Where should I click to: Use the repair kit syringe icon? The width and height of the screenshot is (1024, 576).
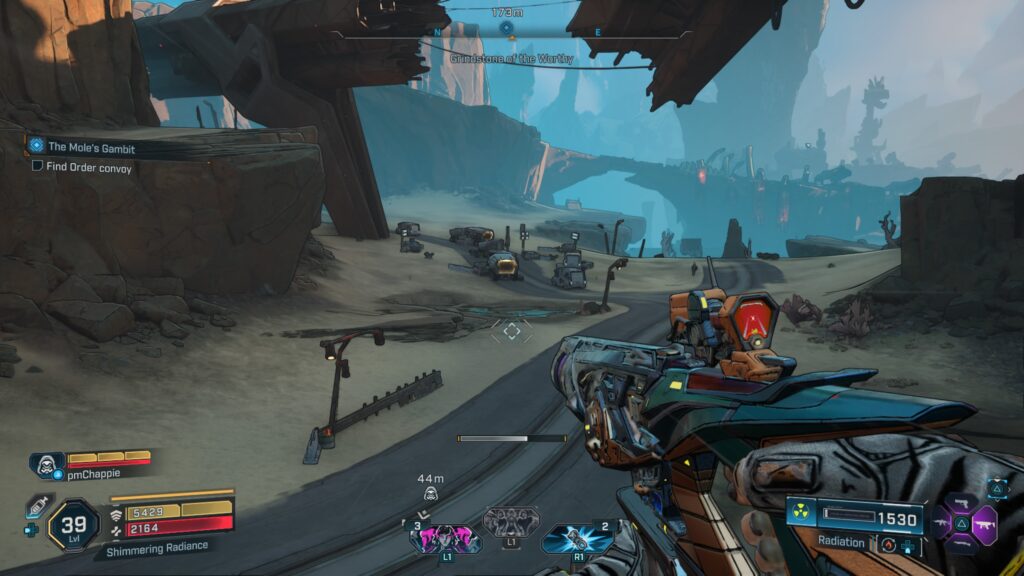click(x=38, y=506)
